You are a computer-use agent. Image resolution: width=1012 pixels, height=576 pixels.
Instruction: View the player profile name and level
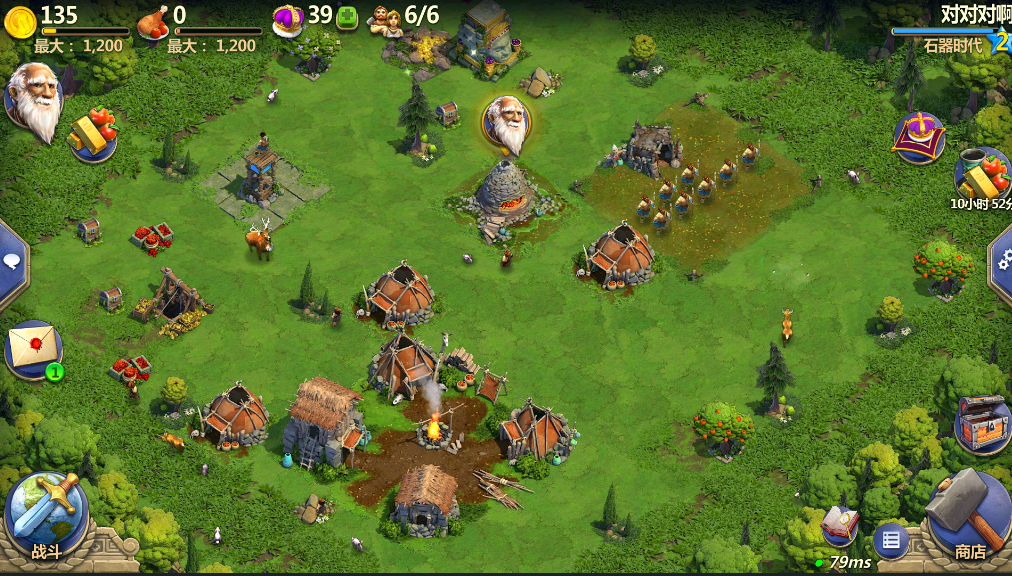tap(960, 30)
